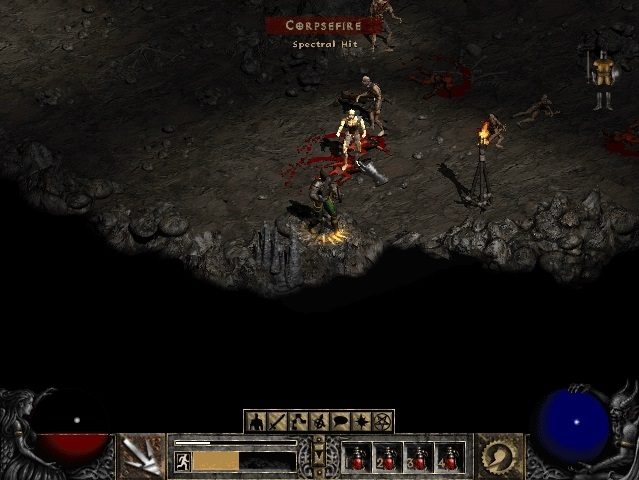639x480 pixels.
Task: Open game menu via pentagram icon
Action: pyautogui.click(x=382, y=421)
